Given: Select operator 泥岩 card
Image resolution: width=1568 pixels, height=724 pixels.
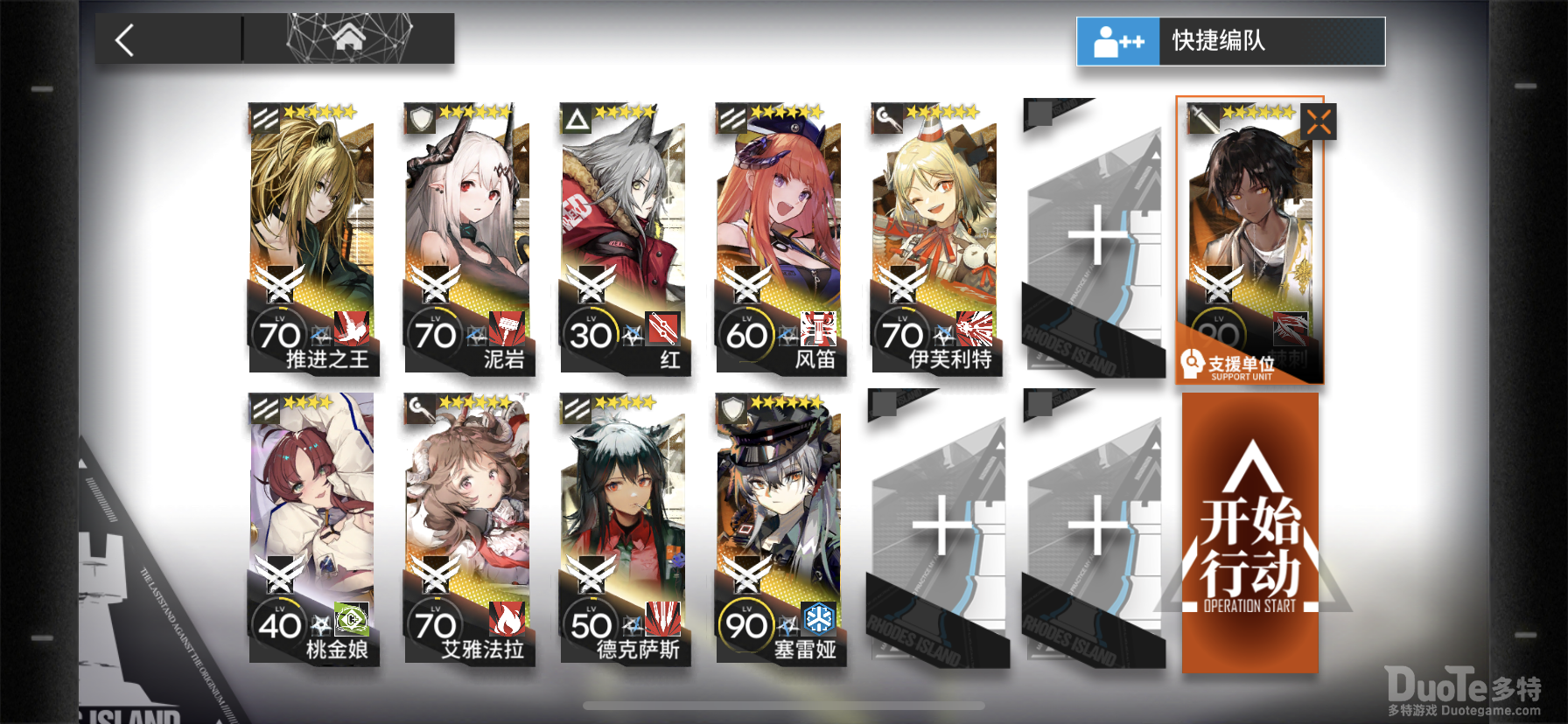Looking at the screenshot, I should coord(468,238).
